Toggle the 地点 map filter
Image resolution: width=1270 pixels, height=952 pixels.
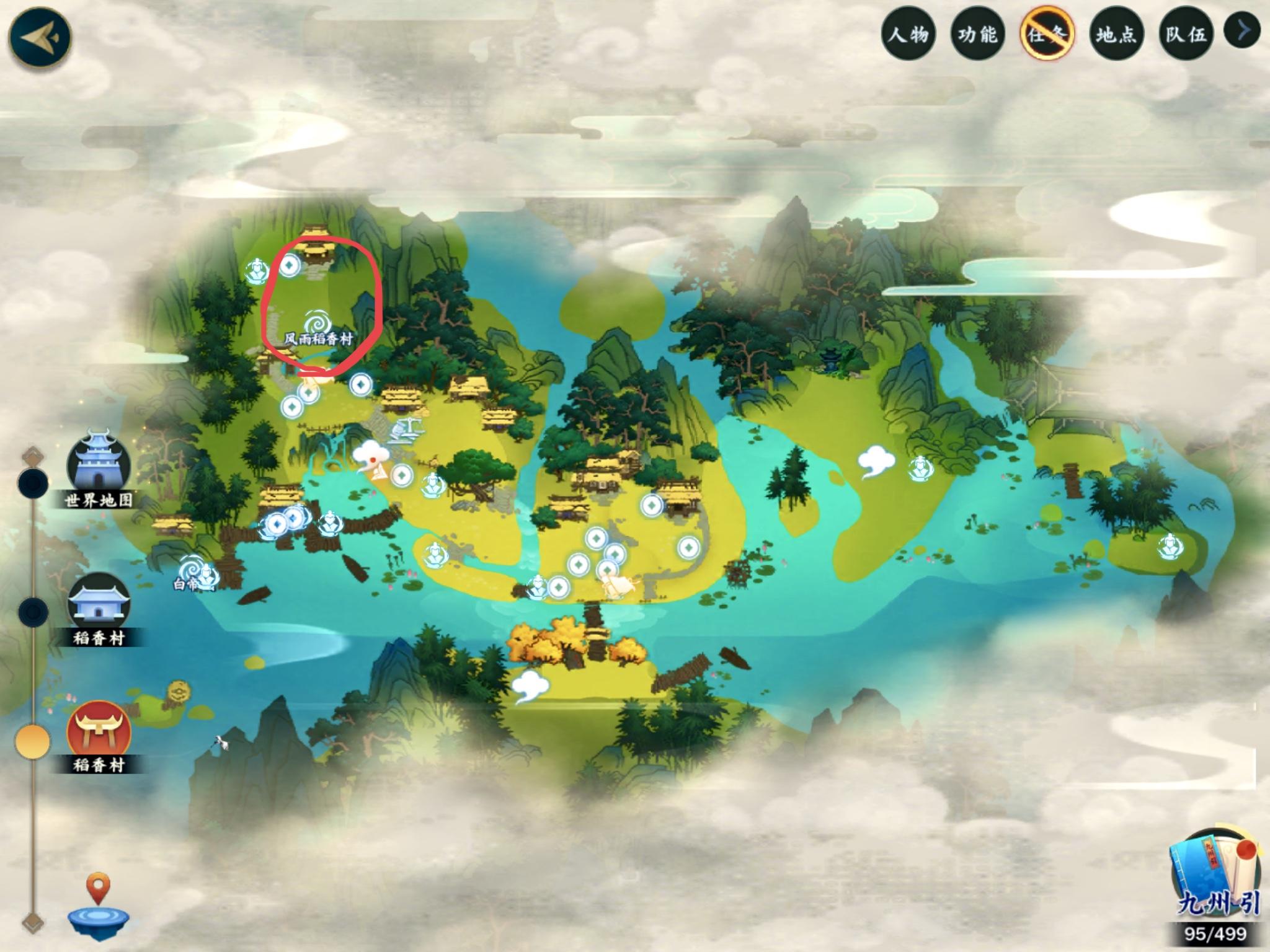click(x=1116, y=34)
